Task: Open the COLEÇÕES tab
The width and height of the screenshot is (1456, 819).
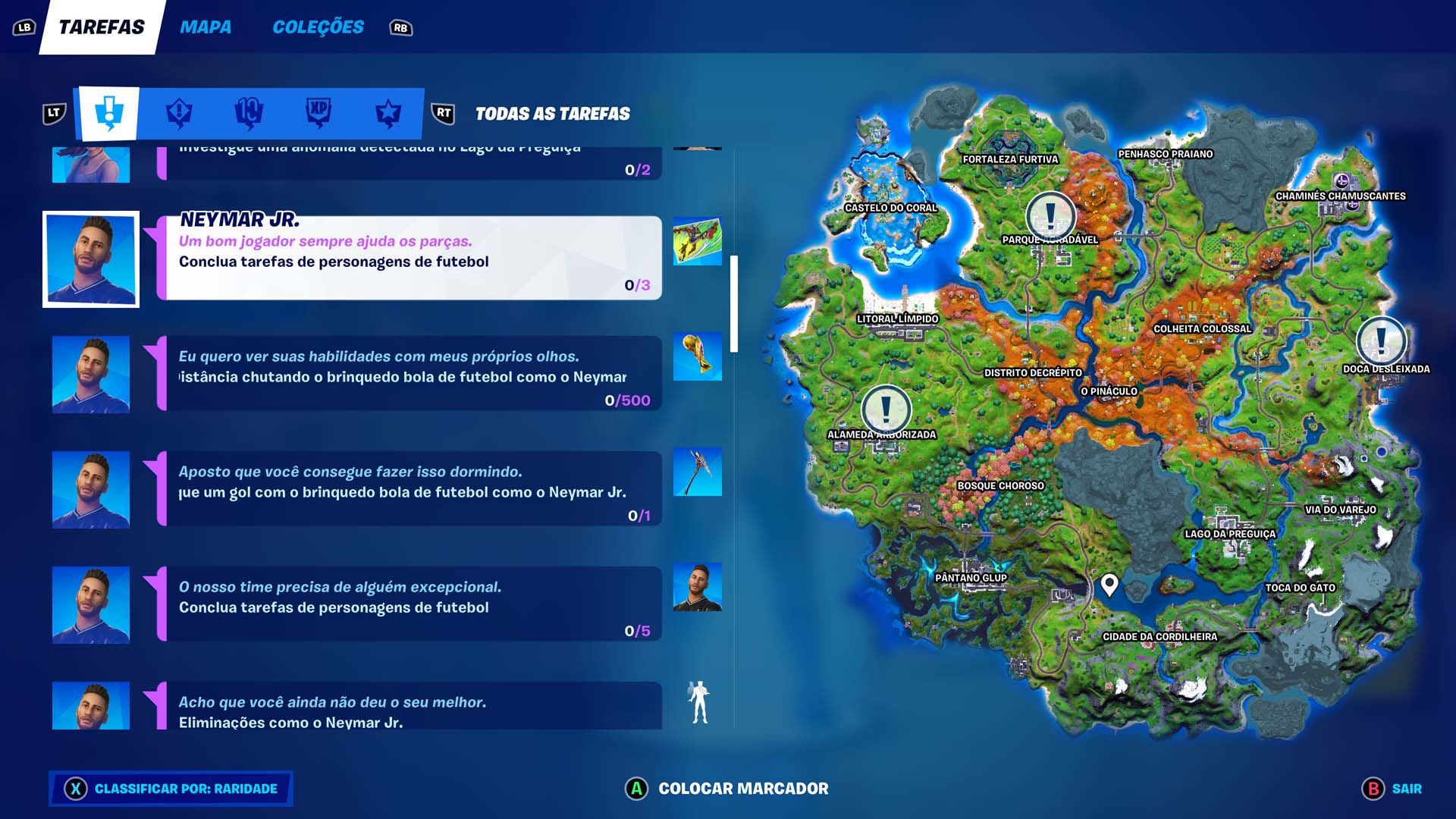Action: click(318, 27)
